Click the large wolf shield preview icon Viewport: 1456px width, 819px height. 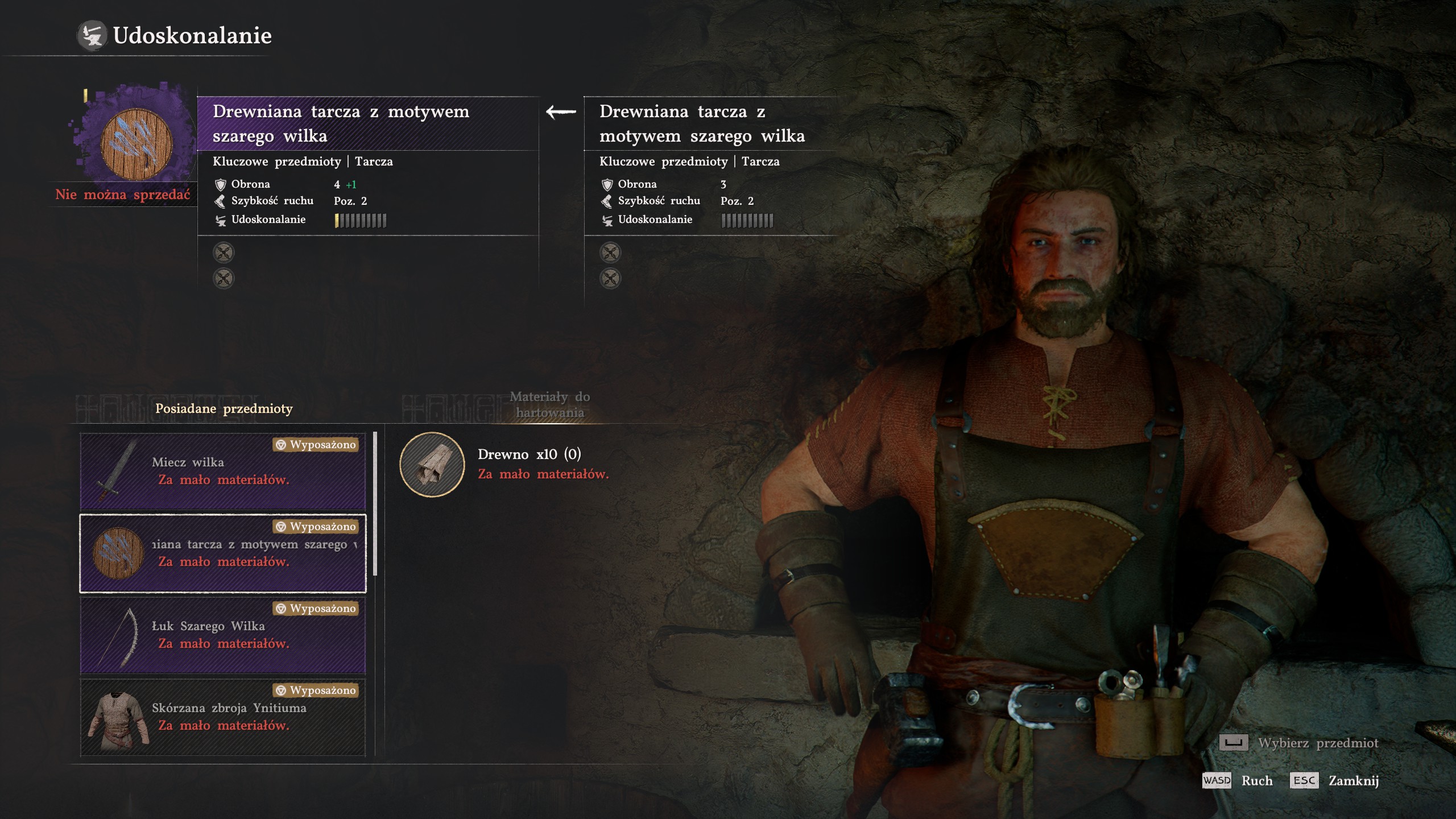pos(136,143)
